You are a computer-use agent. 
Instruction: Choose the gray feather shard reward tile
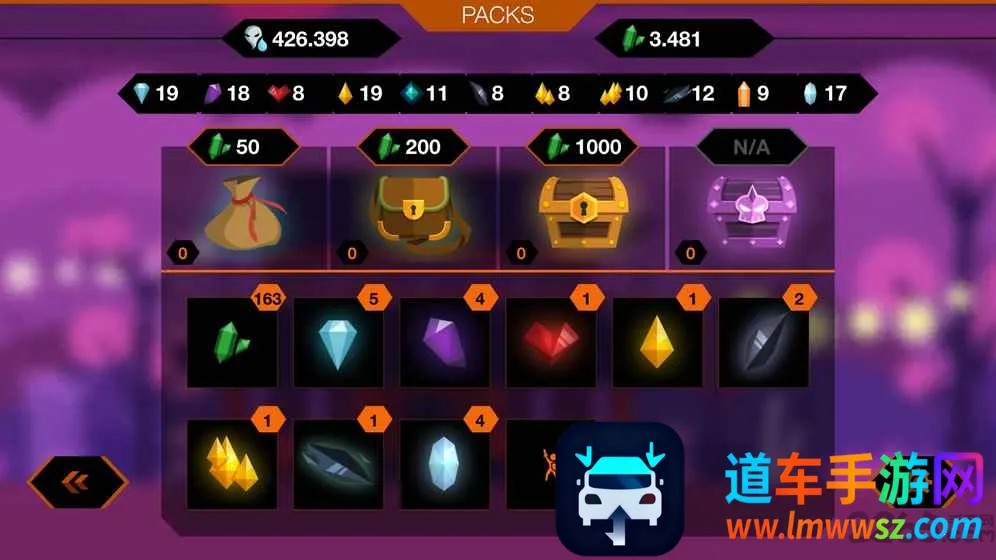coord(763,342)
